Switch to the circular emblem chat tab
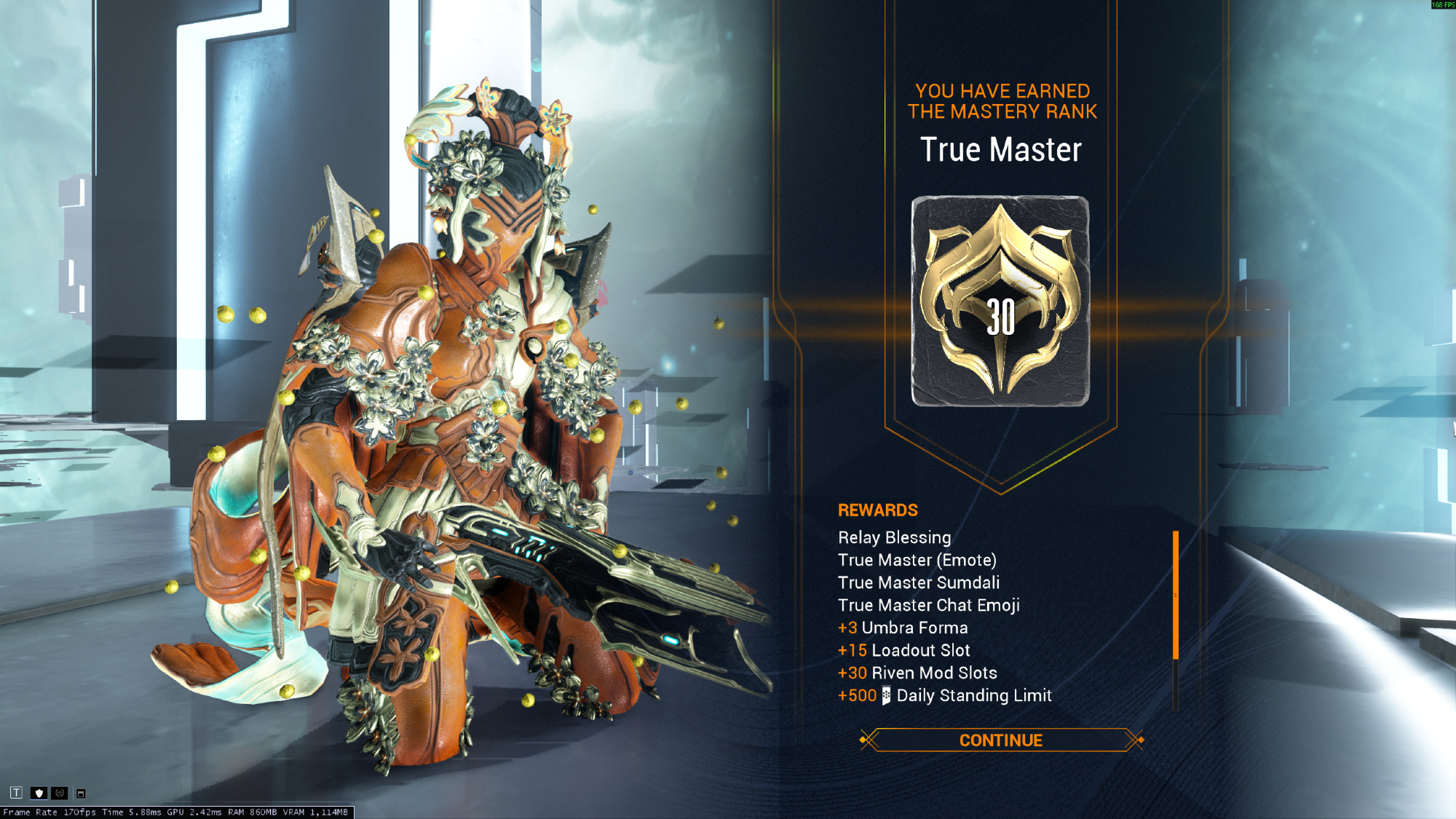The width and height of the screenshot is (1456, 819). click(60, 793)
